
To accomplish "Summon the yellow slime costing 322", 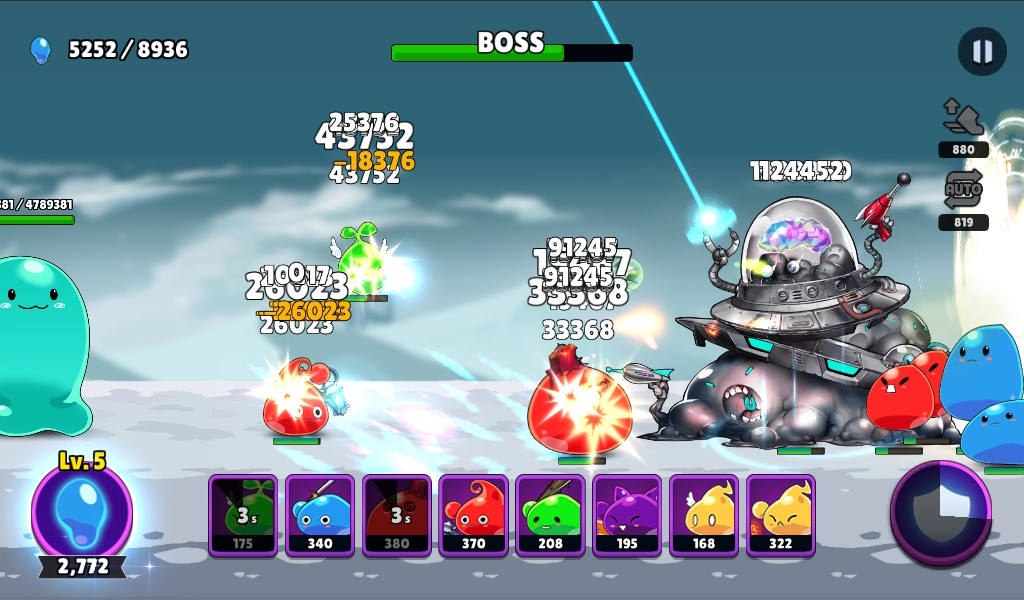I will tap(781, 515).
